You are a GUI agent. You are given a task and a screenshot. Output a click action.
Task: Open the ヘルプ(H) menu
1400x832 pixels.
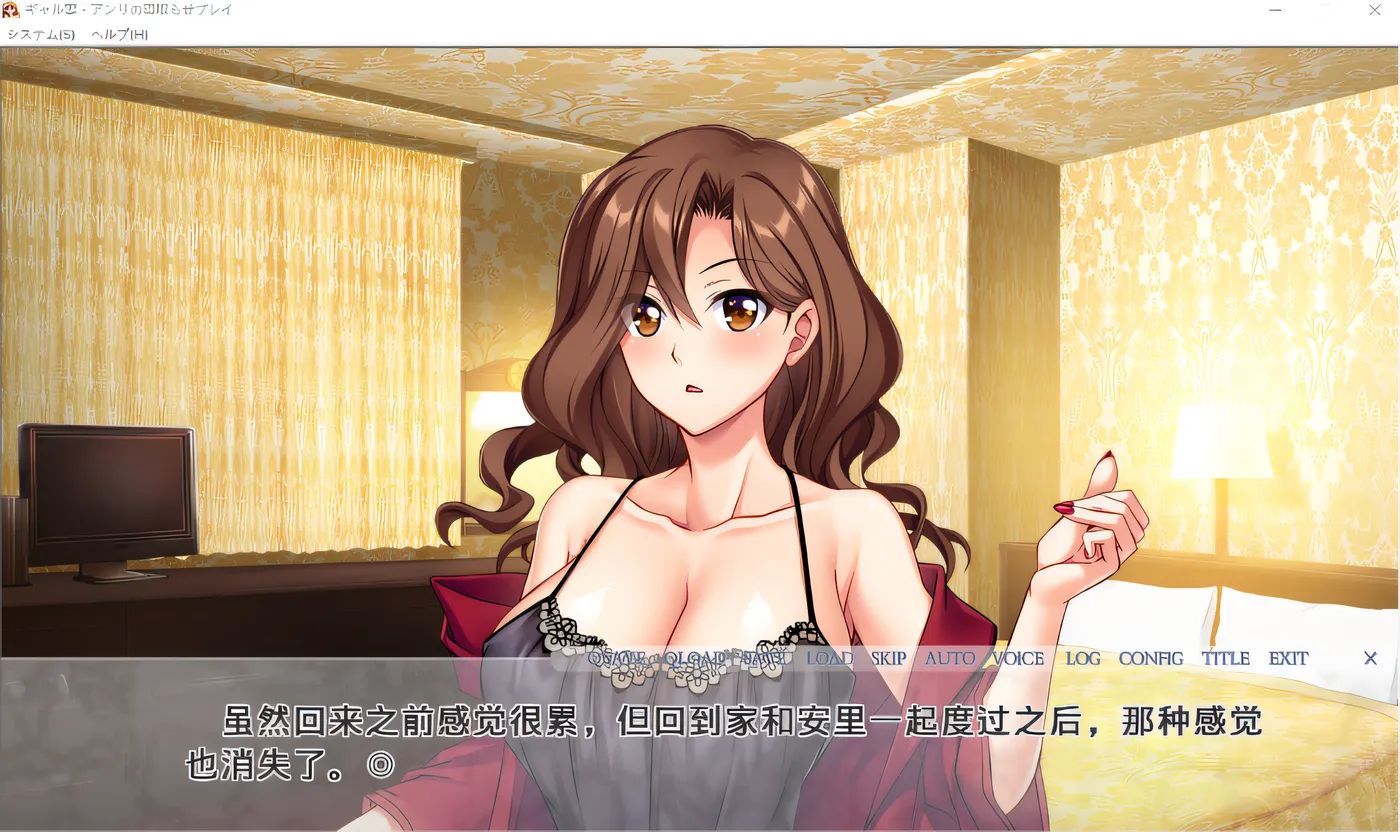[x=120, y=33]
